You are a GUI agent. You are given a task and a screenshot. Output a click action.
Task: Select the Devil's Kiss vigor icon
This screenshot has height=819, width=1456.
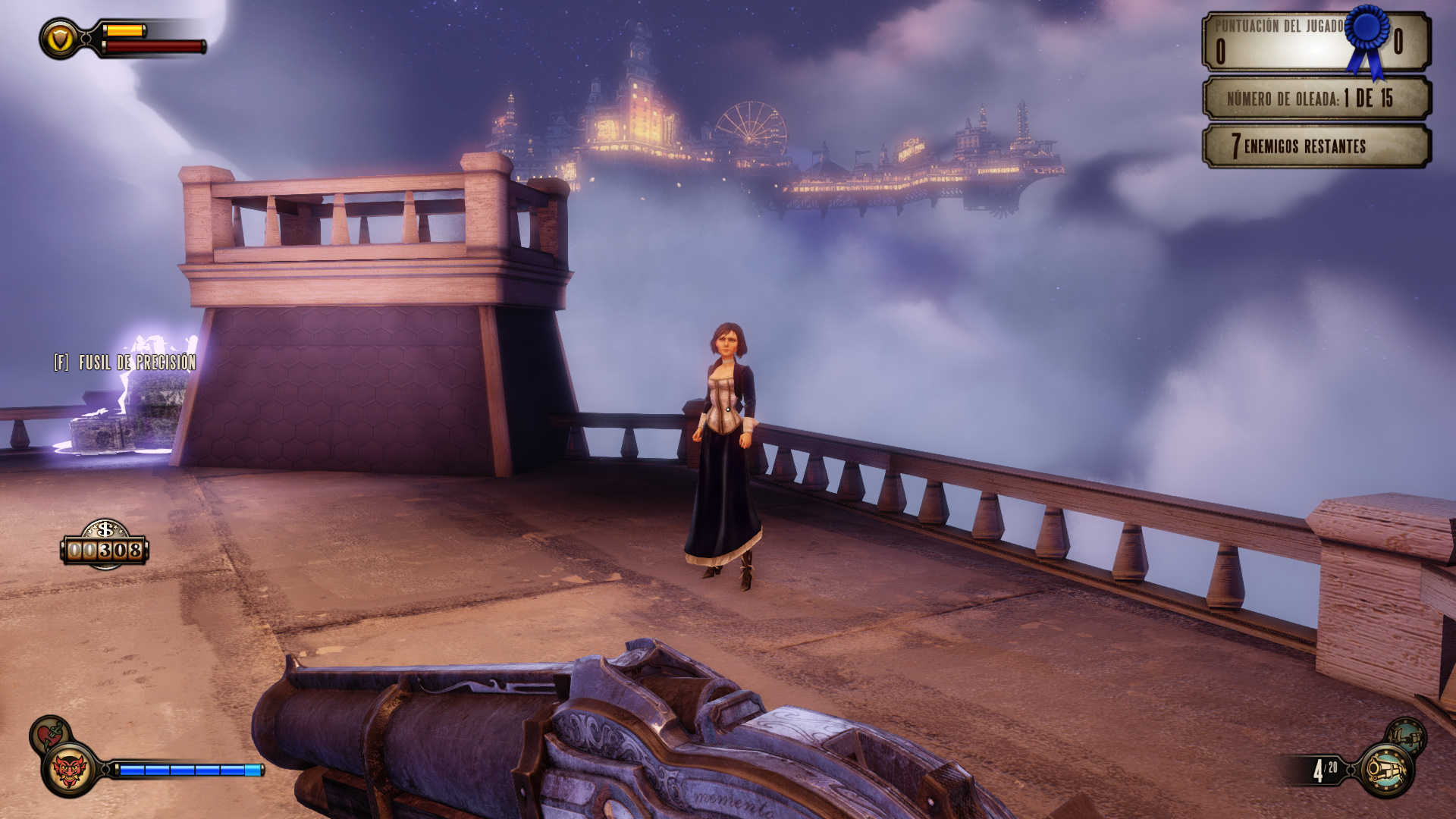pos(69,770)
